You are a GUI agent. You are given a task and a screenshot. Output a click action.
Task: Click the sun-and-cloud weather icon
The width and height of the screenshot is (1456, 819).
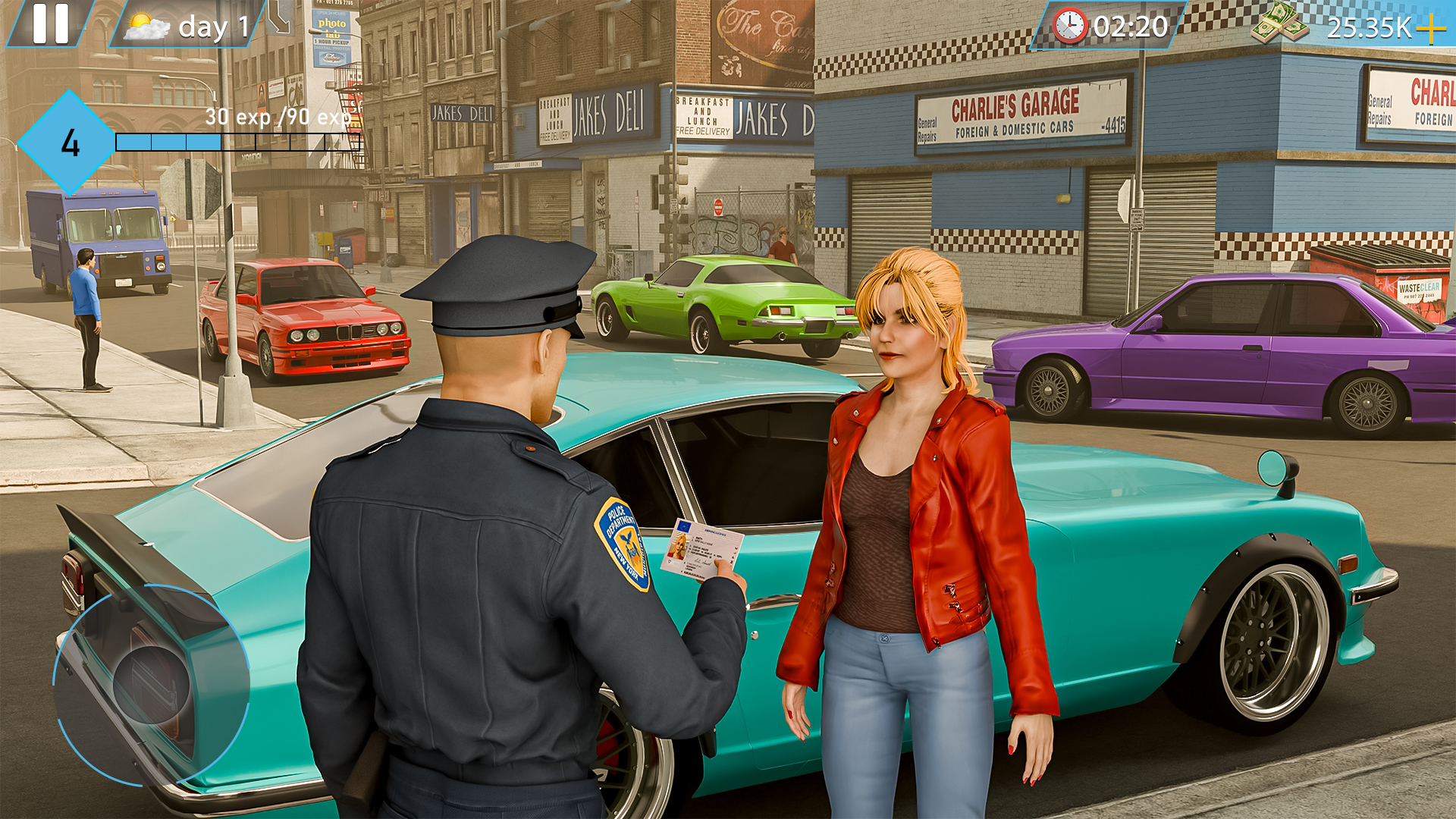[144, 26]
